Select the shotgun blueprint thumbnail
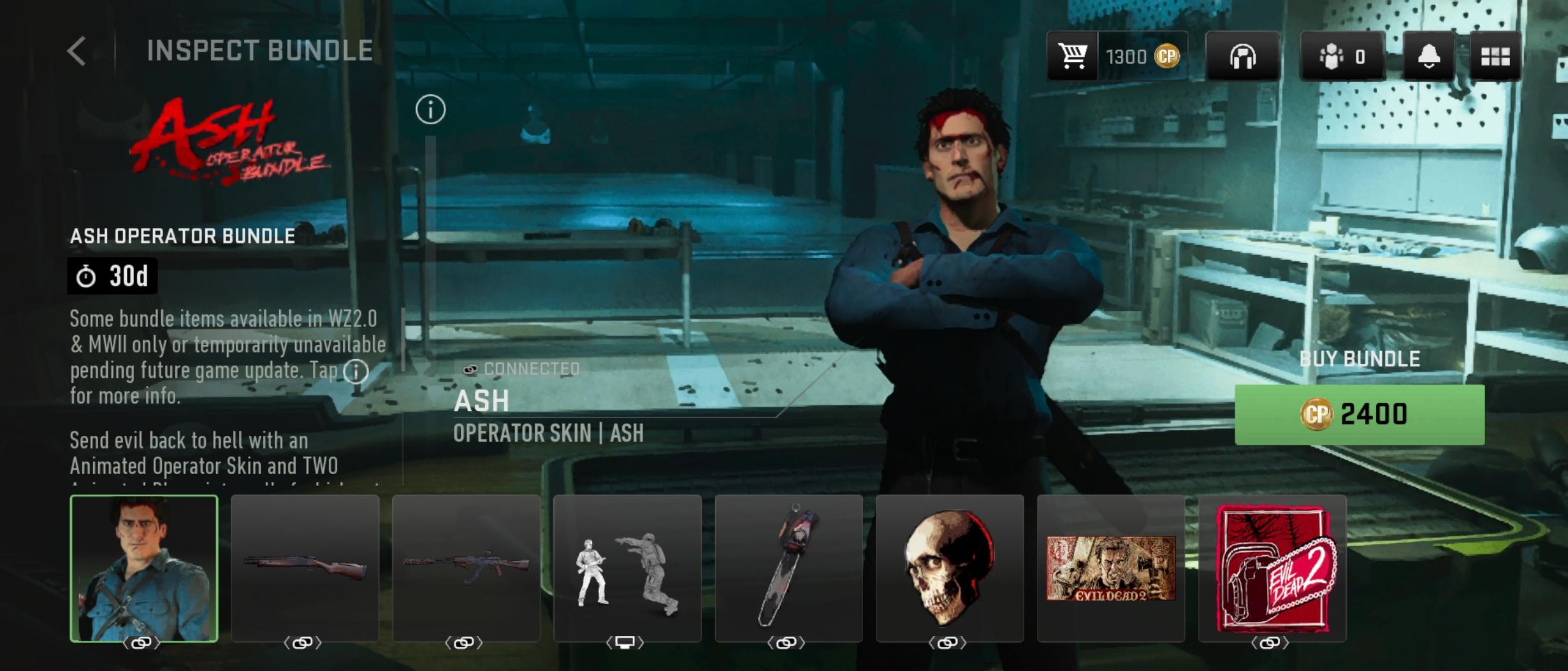 [x=305, y=568]
